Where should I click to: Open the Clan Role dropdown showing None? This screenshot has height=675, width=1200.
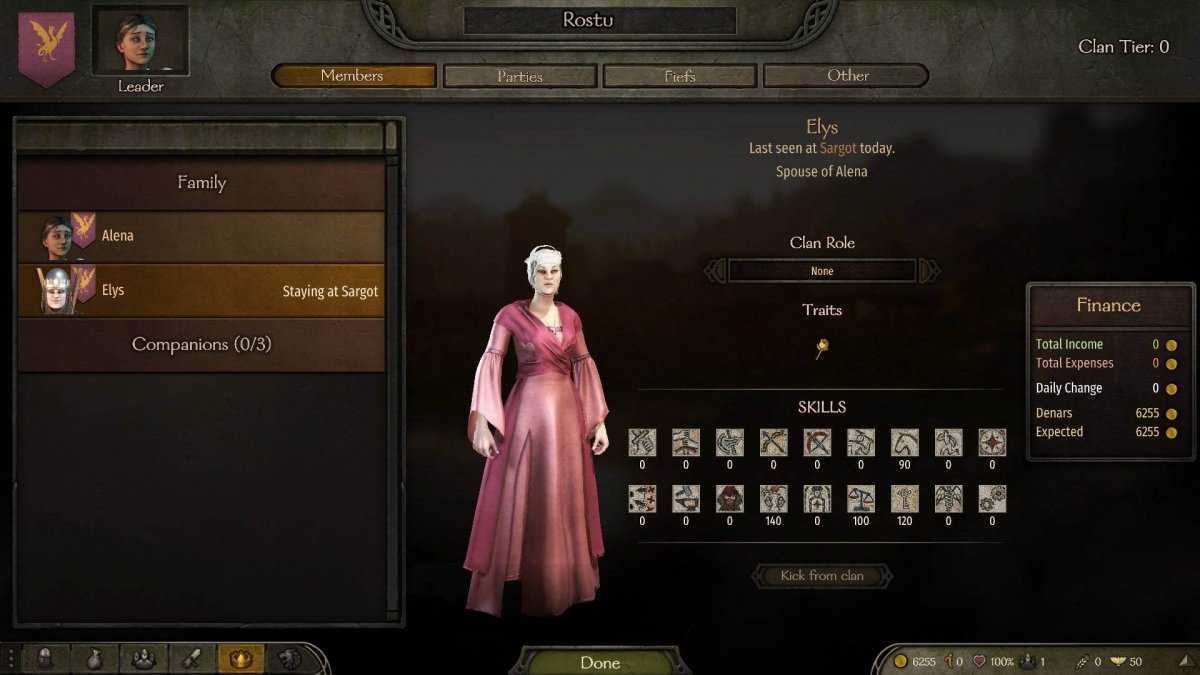pyautogui.click(x=822, y=271)
